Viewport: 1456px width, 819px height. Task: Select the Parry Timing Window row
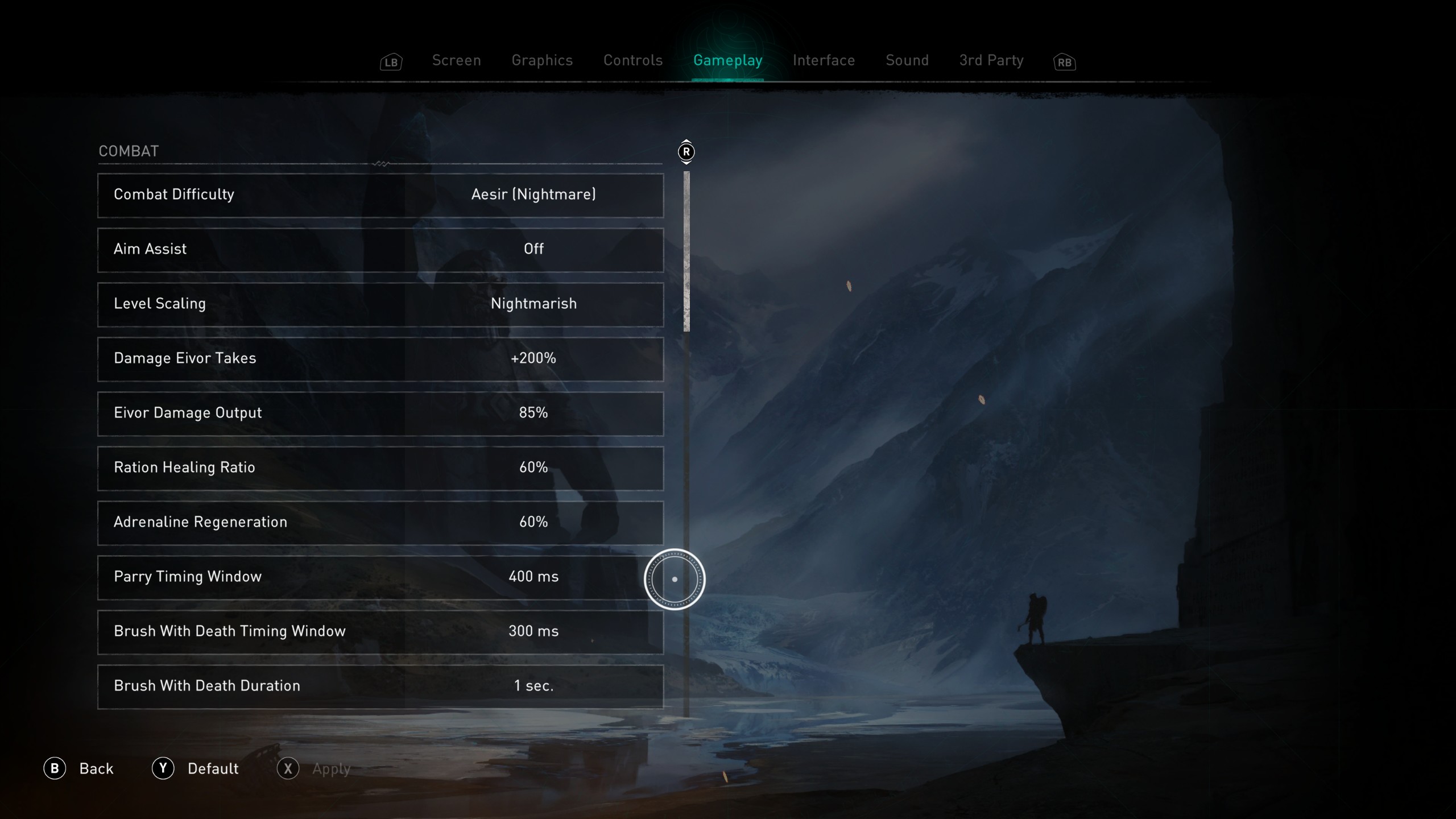[380, 577]
